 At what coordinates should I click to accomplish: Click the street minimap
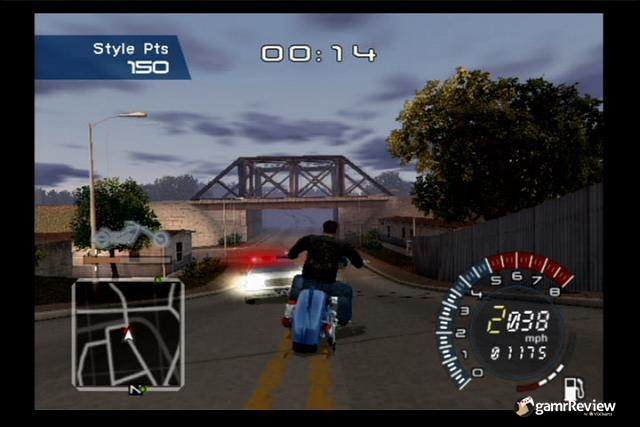click(x=128, y=334)
